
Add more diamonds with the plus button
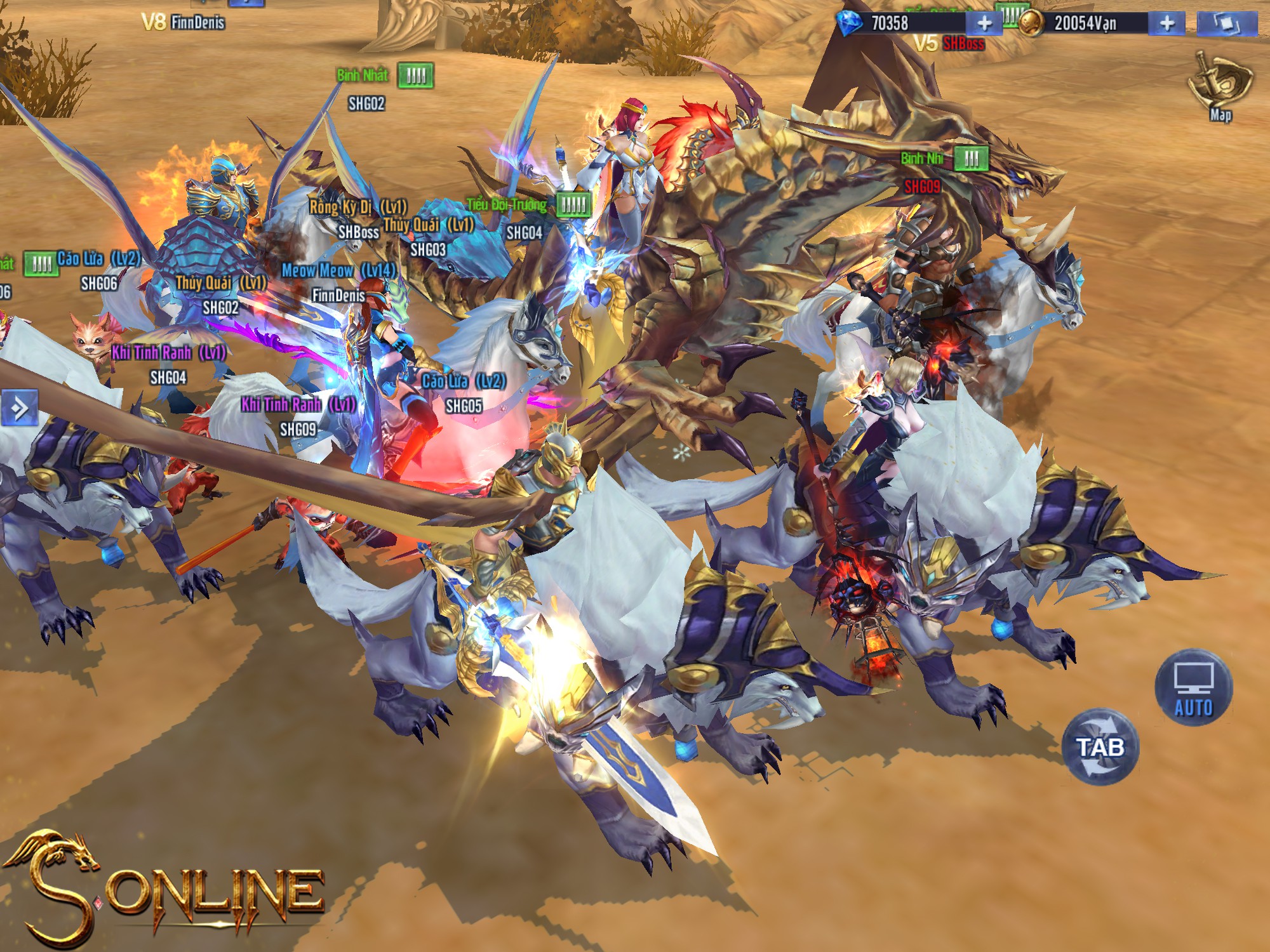[984, 23]
